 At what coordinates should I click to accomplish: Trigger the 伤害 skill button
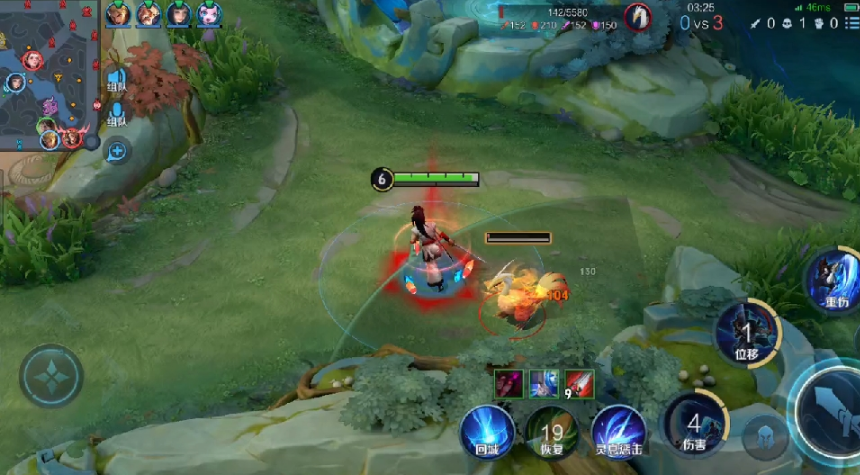coord(692,423)
